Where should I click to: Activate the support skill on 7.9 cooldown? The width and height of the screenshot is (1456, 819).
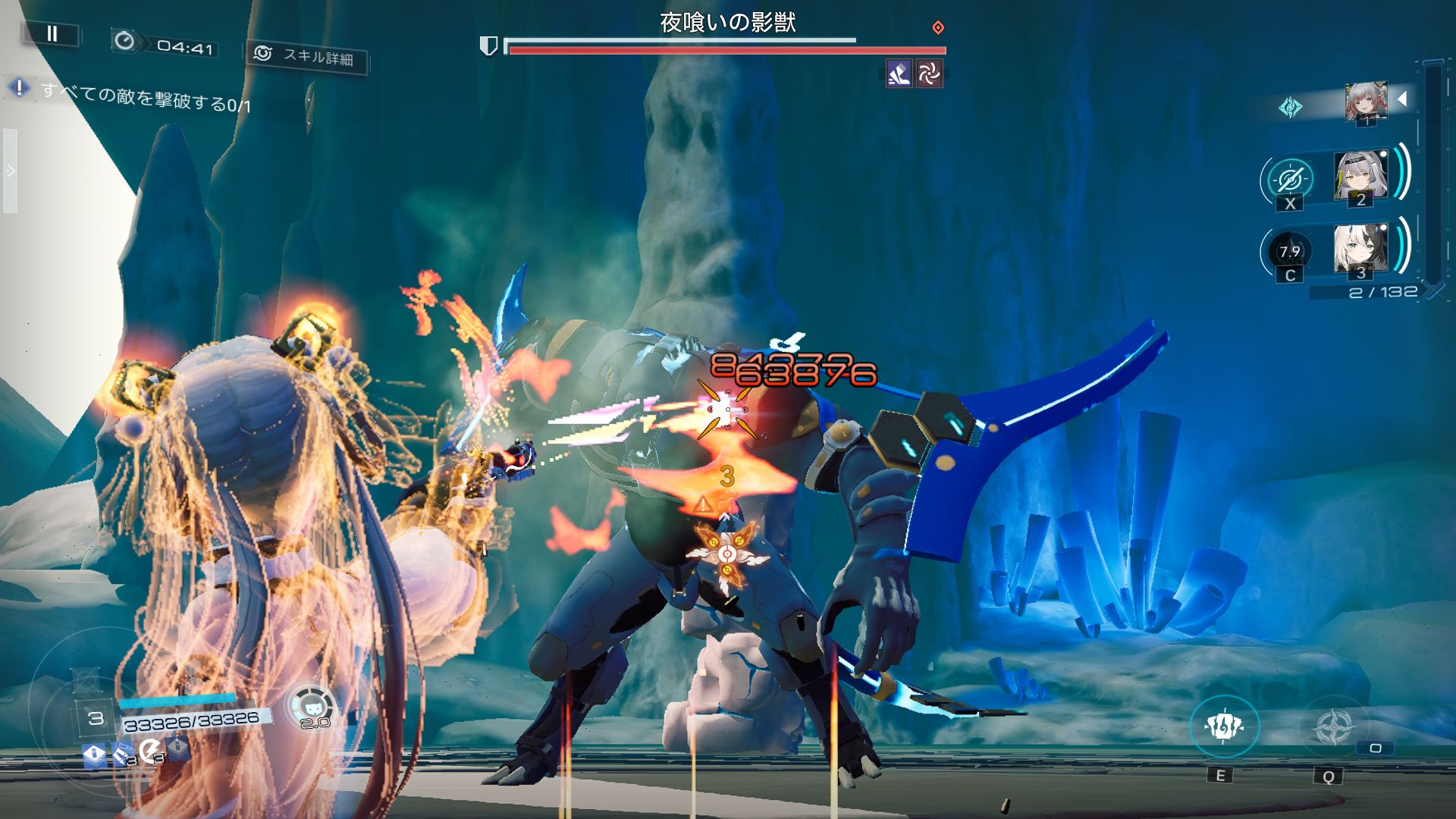tap(1289, 252)
